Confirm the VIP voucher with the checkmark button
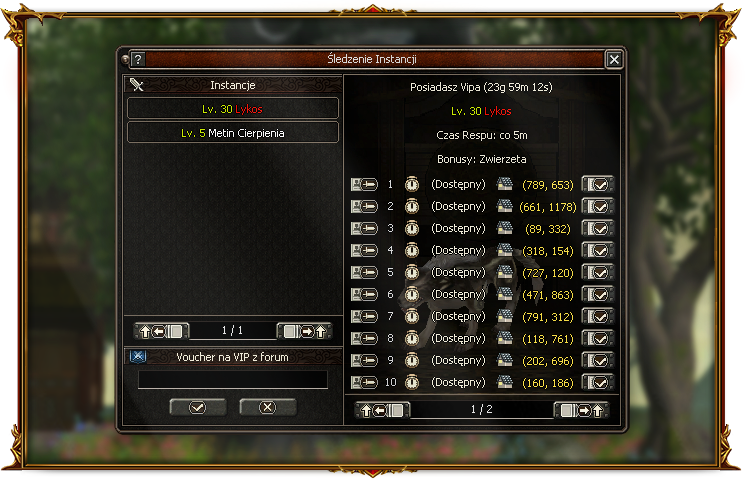This screenshot has width=745, height=480. point(197,407)
